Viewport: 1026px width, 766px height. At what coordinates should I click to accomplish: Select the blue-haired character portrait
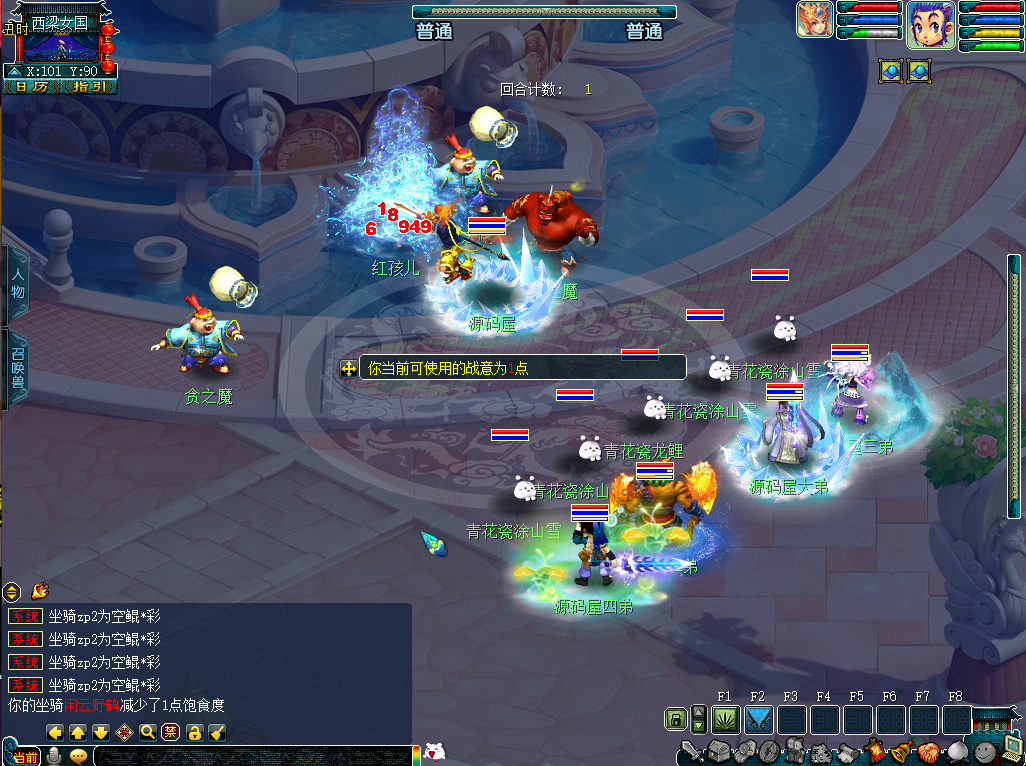click(x=930, y=25)
